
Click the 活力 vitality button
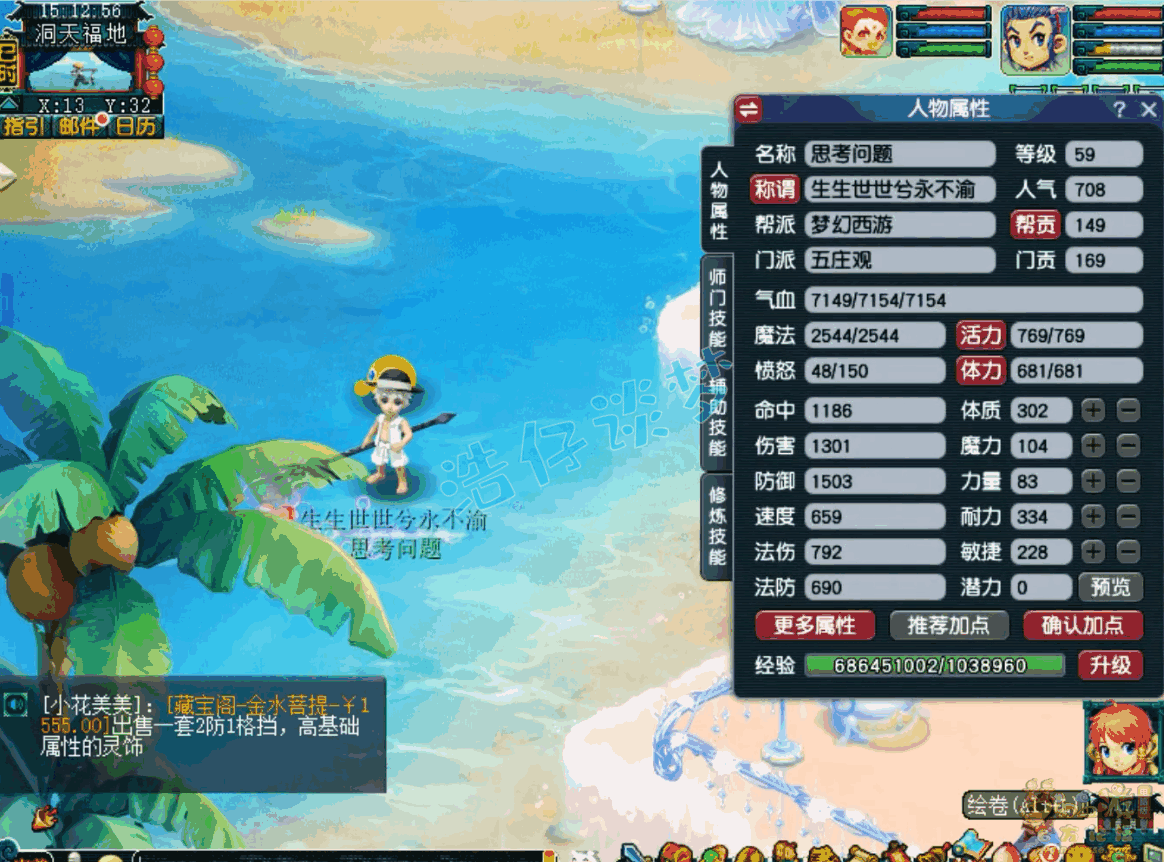[980, 335]
